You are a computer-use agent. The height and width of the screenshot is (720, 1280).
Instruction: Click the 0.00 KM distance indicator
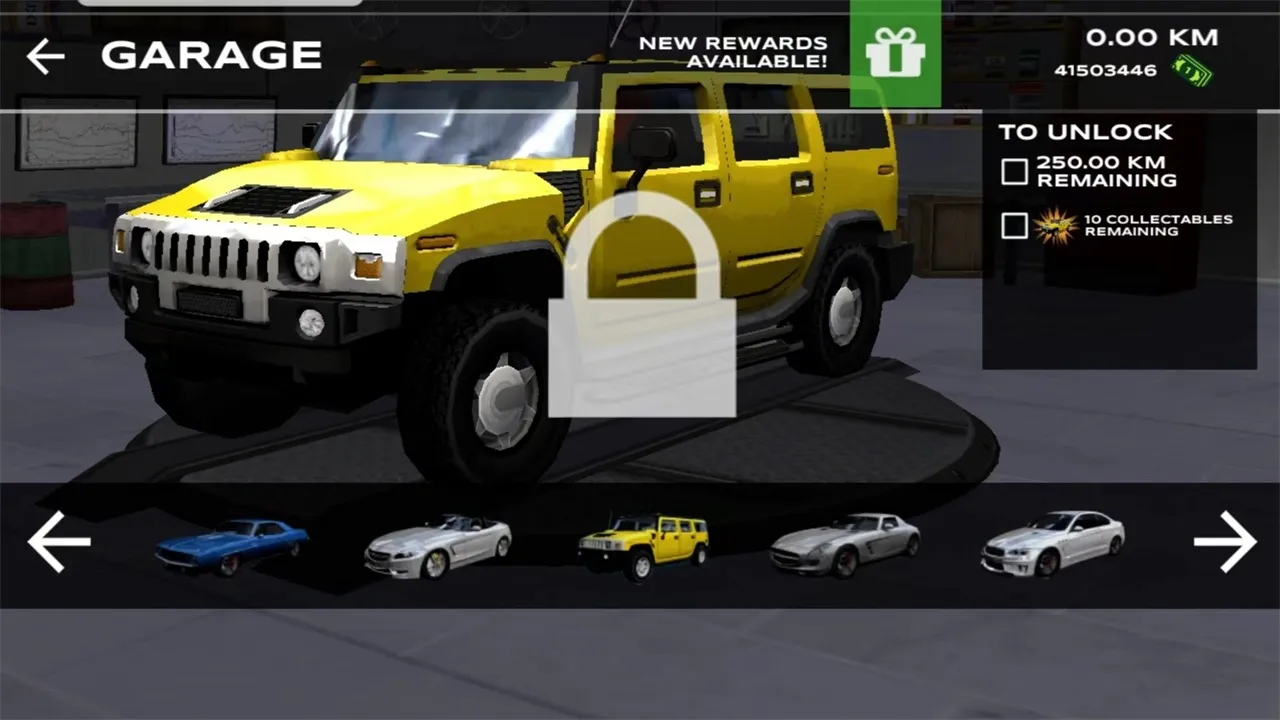pos(1151,37)
